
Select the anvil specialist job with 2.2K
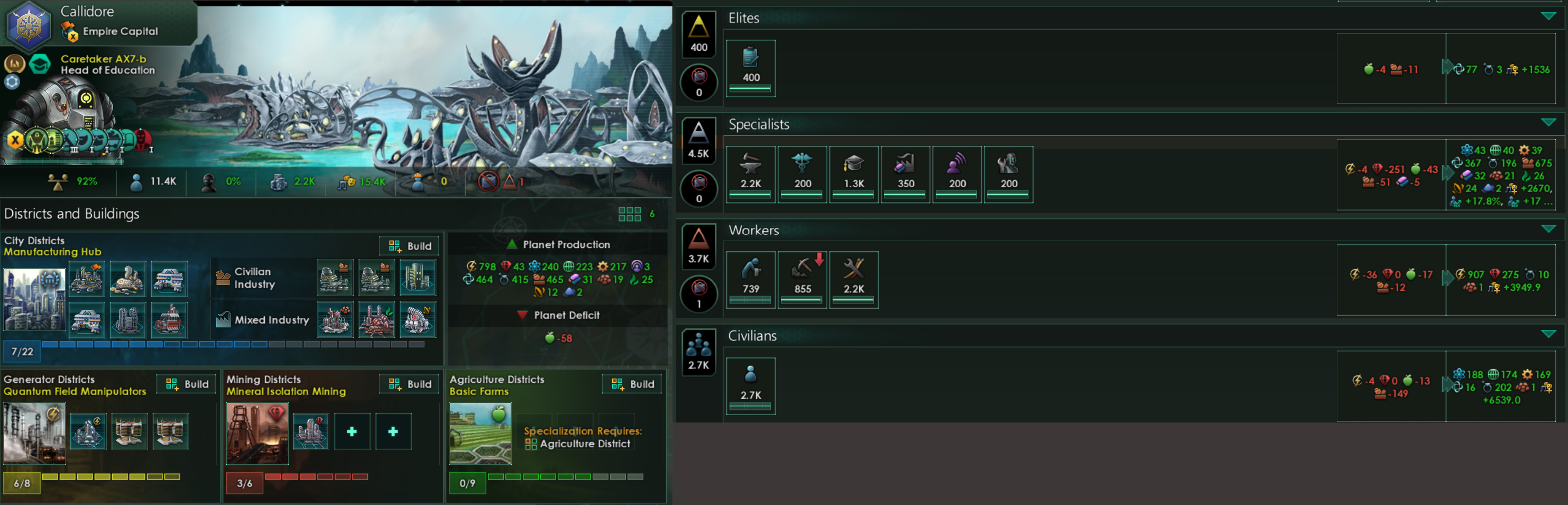pos(751,173)
